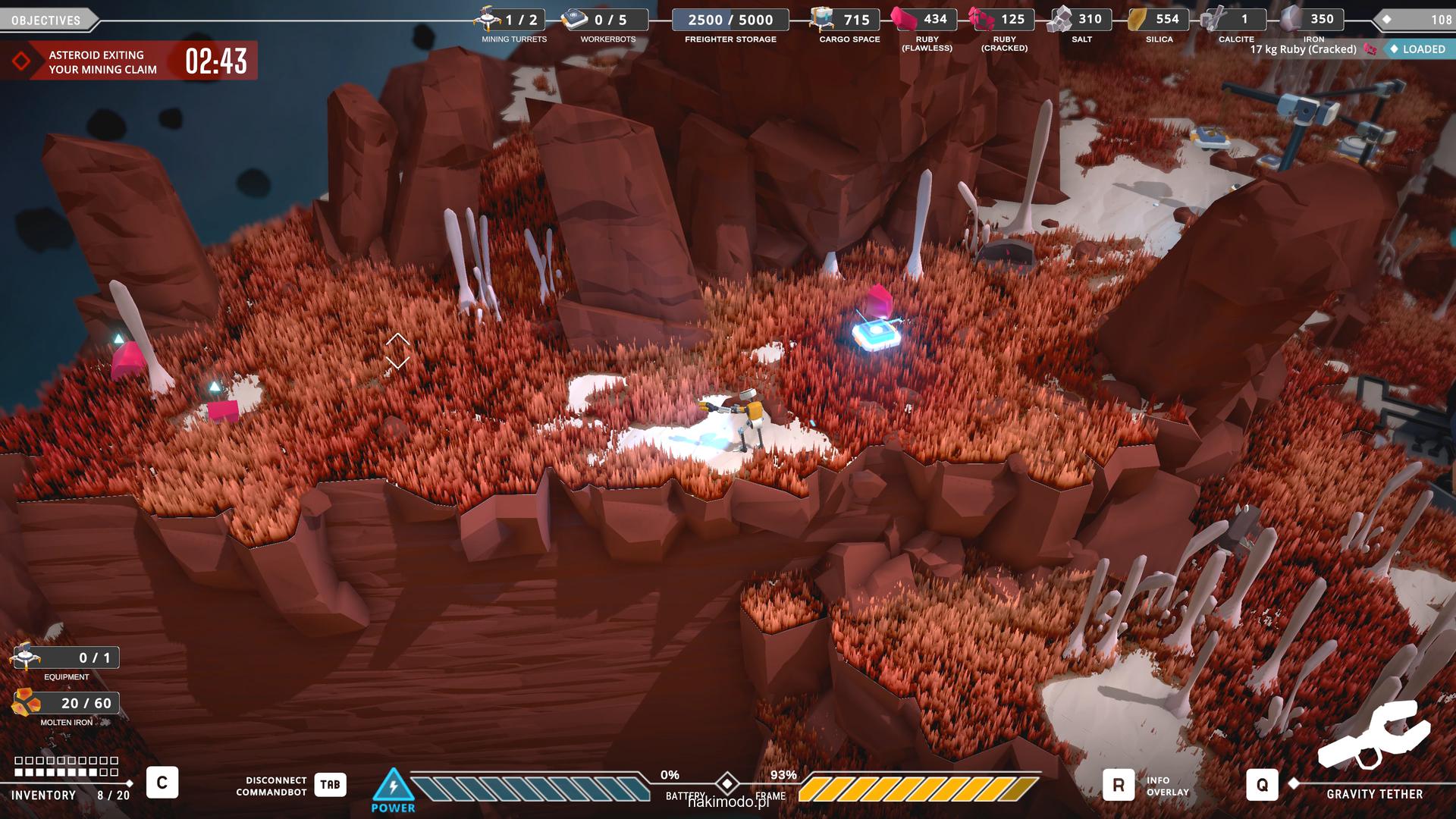Viewport: 1456px width, 819px height.
Task: Activate the Power lightning bolt icon
Action: [x=393, y=786]
